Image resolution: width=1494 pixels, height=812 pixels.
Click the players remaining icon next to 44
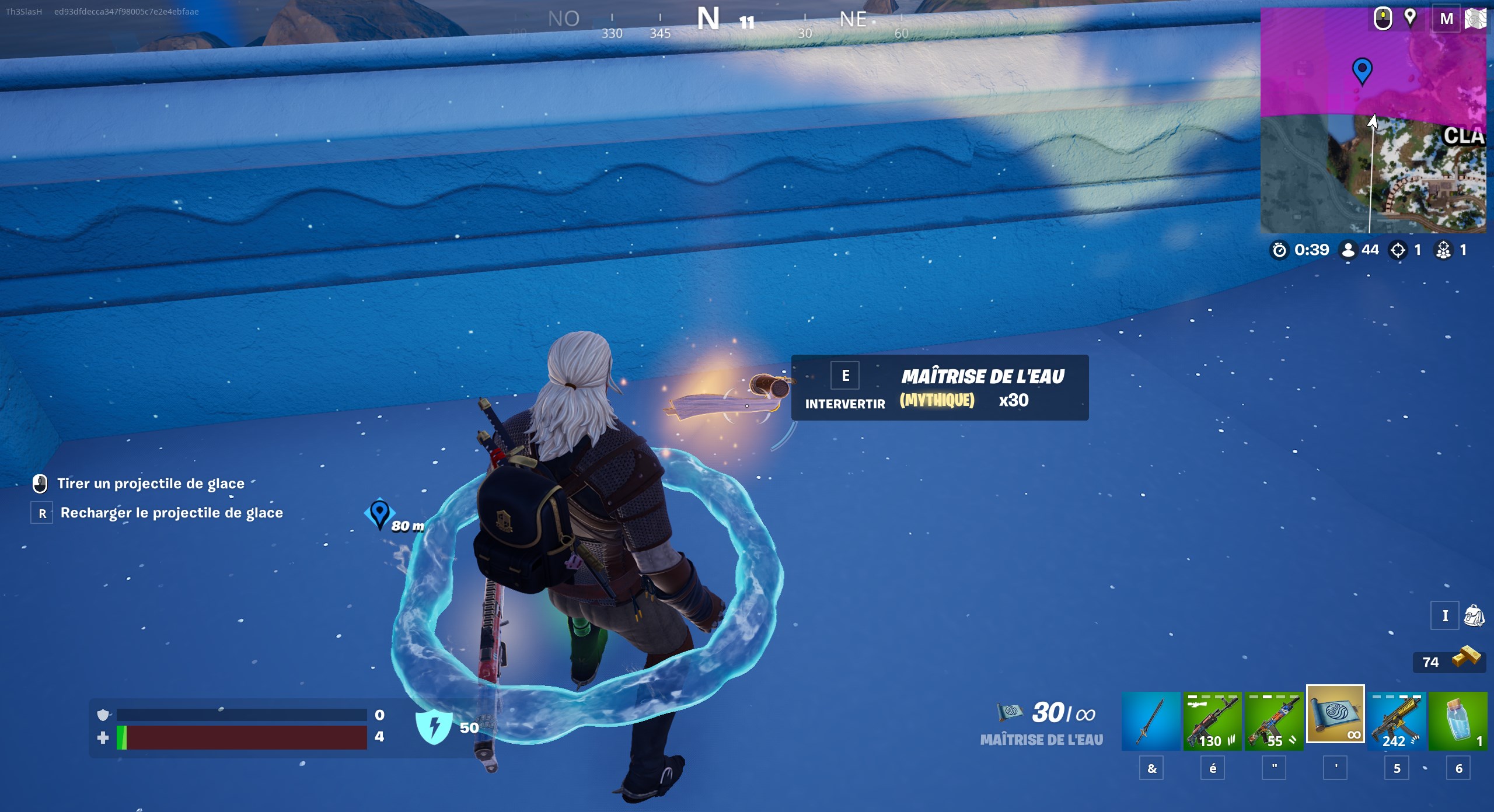click(1348, 250)
